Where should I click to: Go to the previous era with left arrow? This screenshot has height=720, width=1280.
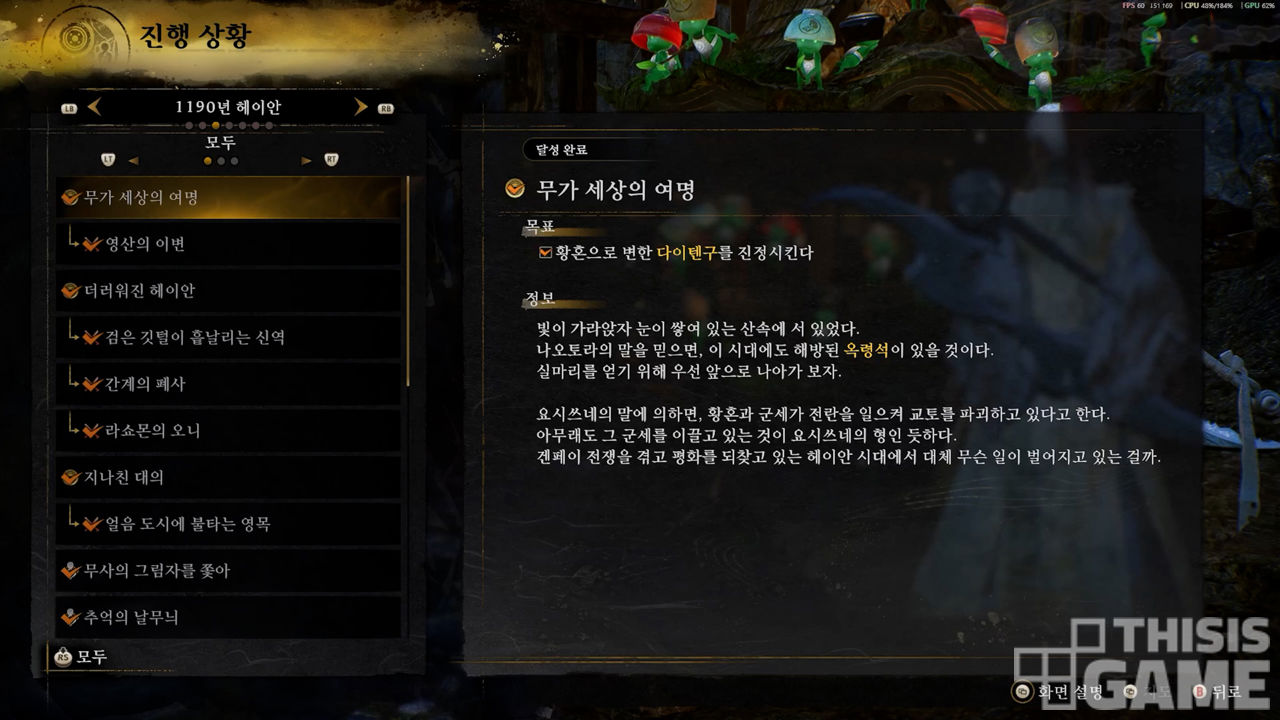pos(95,107)
